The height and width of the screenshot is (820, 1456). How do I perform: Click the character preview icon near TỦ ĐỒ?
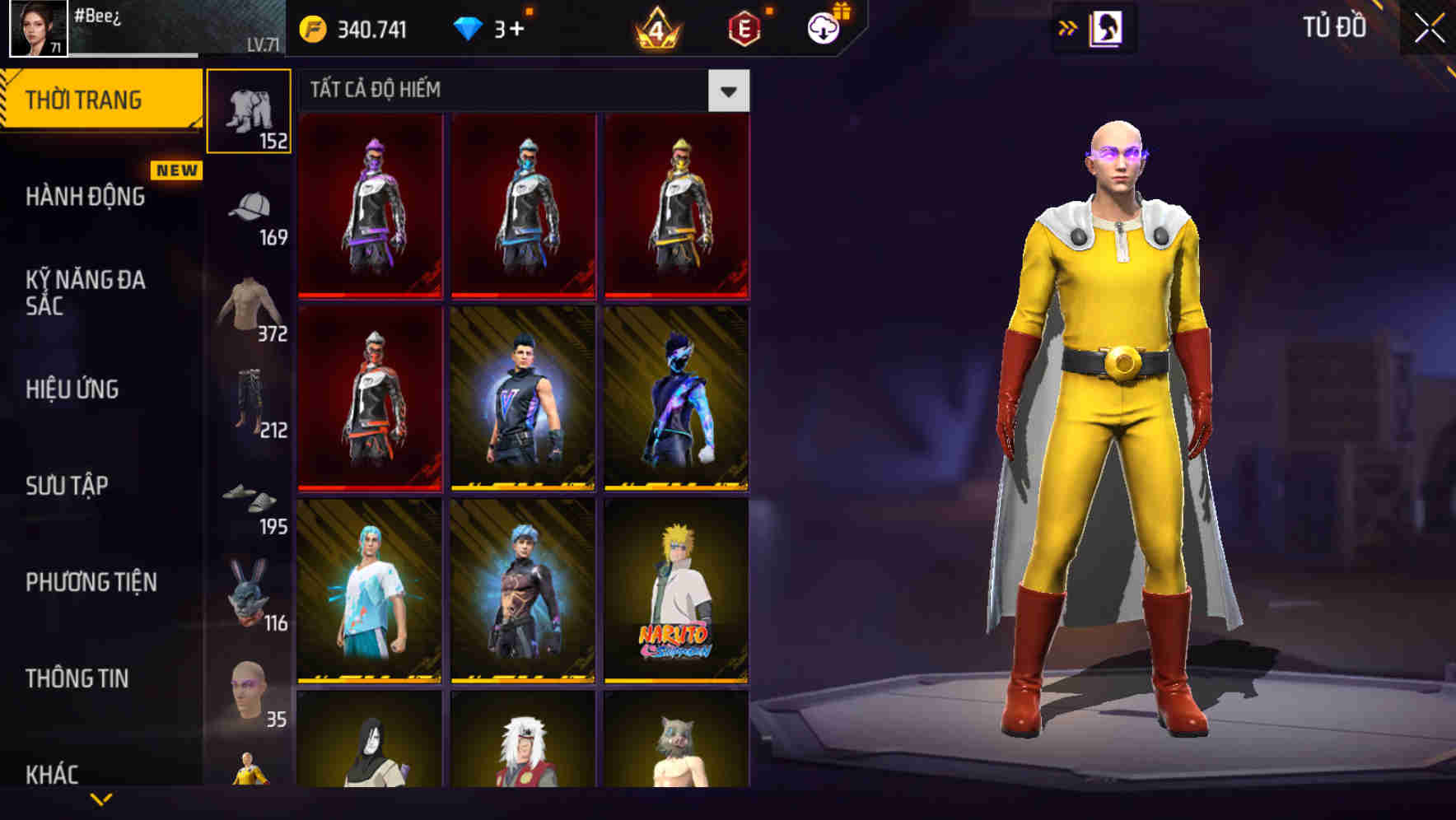tap(1105, 26)
